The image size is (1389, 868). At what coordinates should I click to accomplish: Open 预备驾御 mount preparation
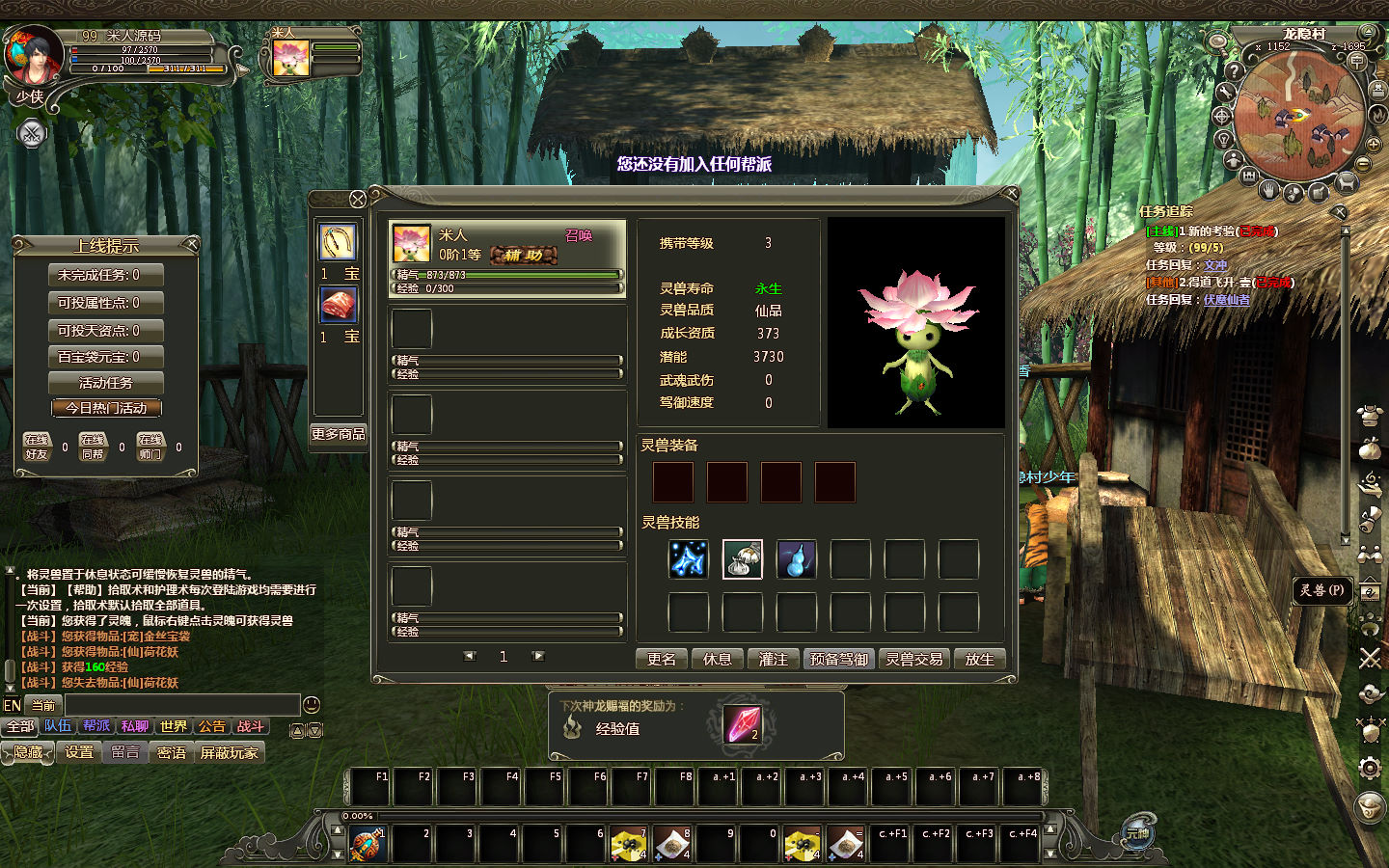pos(838,659)
